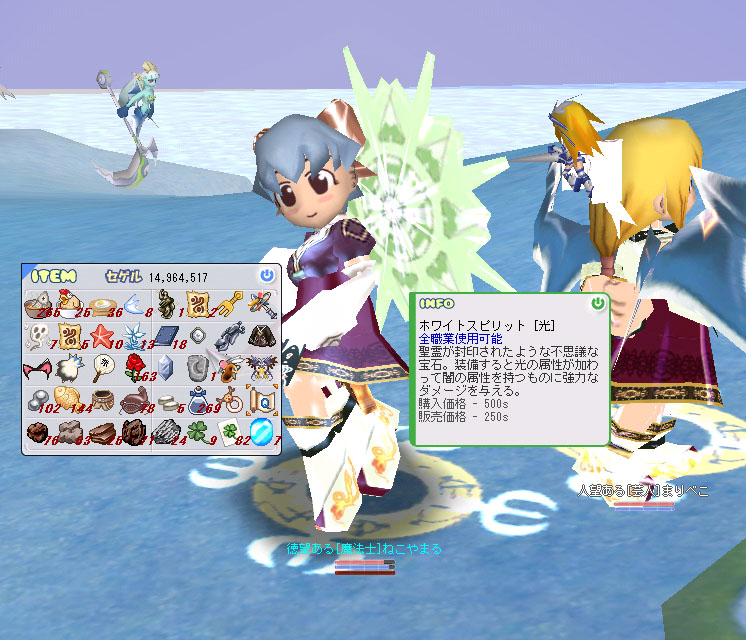The width and height of the screenshot is (746, 640).
Task: Click the golden fork item
Action: (230, 302)
